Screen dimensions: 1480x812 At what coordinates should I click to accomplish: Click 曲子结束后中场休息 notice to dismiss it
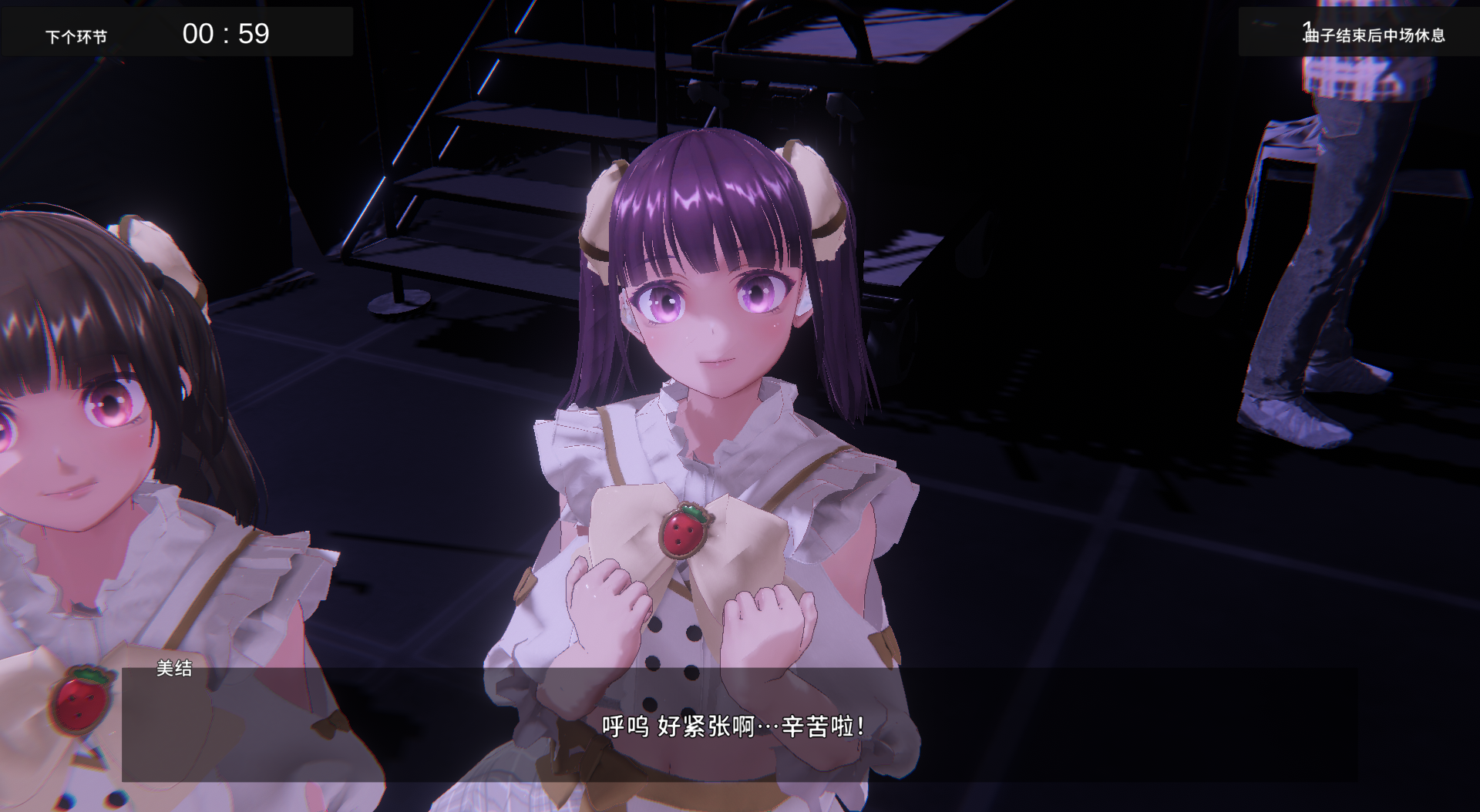tap(1376, 34)
